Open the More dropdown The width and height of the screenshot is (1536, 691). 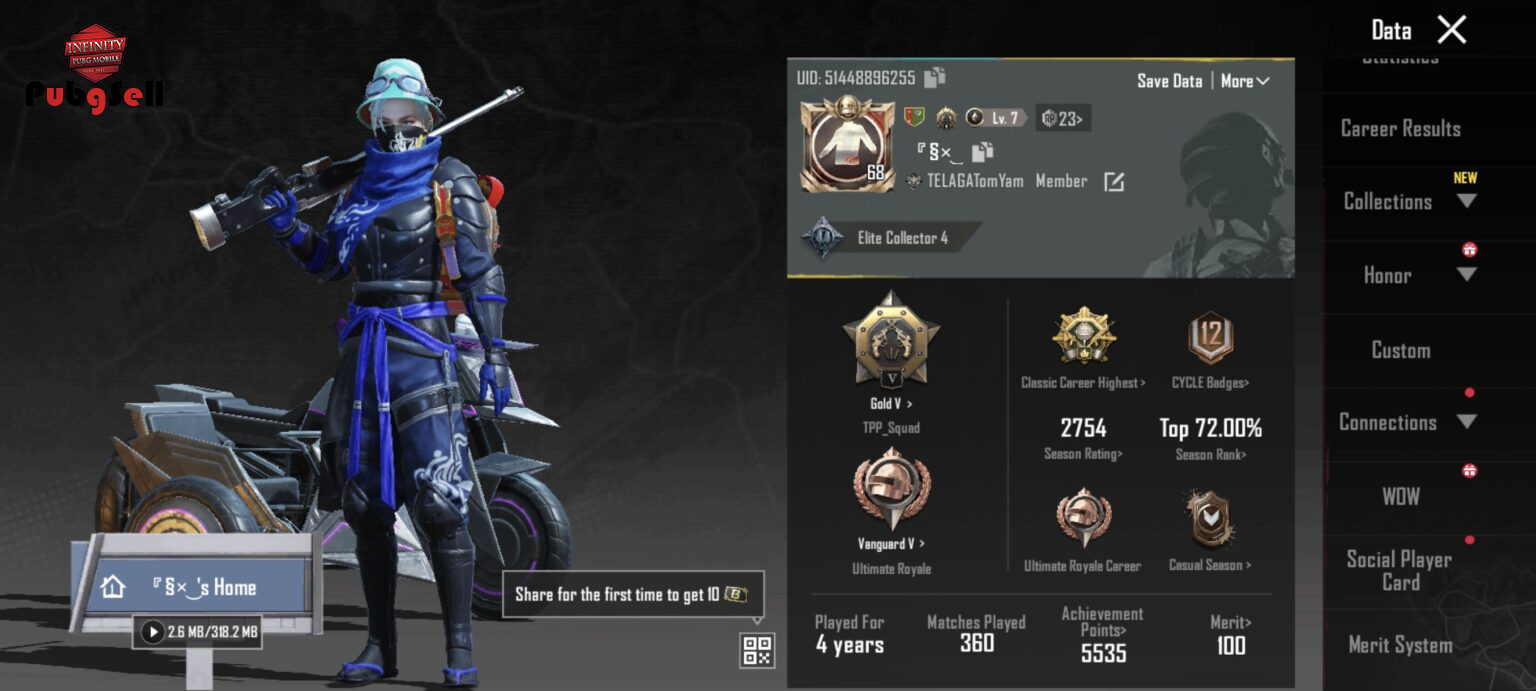point(1245,81)
